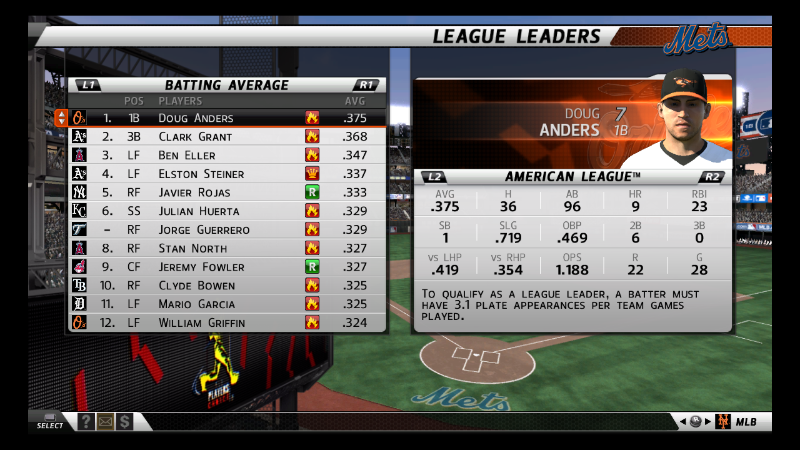
Task: Click the dollar sign icon
Action: coord(125,422)
